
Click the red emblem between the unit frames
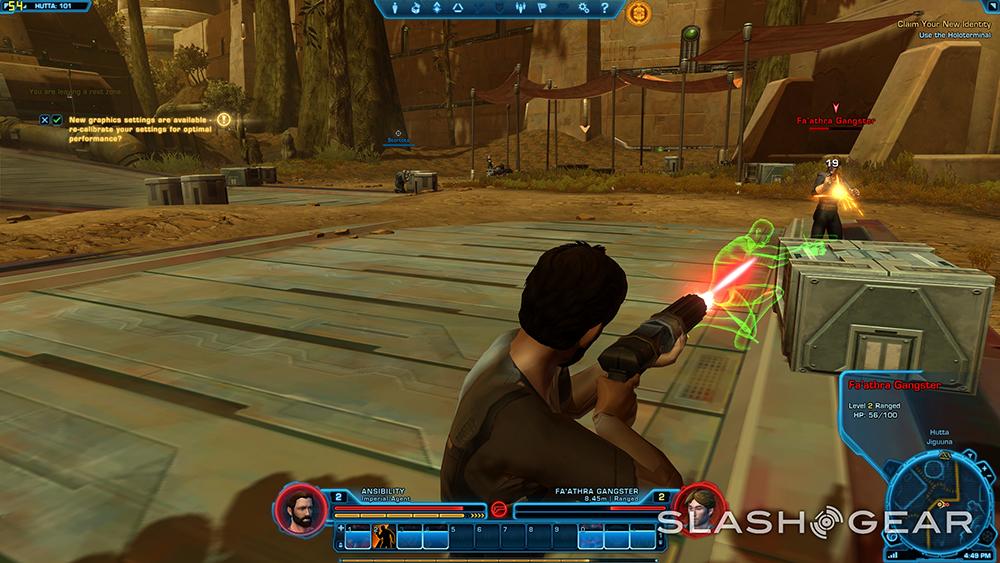[x=498, y=509]
